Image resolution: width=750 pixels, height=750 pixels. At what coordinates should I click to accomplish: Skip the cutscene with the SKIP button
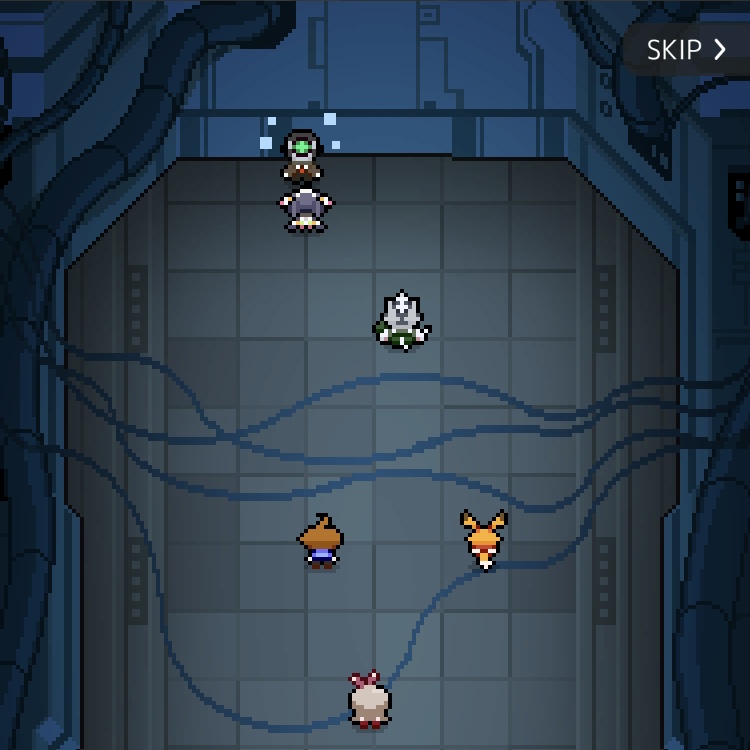[x=686, y=50]
